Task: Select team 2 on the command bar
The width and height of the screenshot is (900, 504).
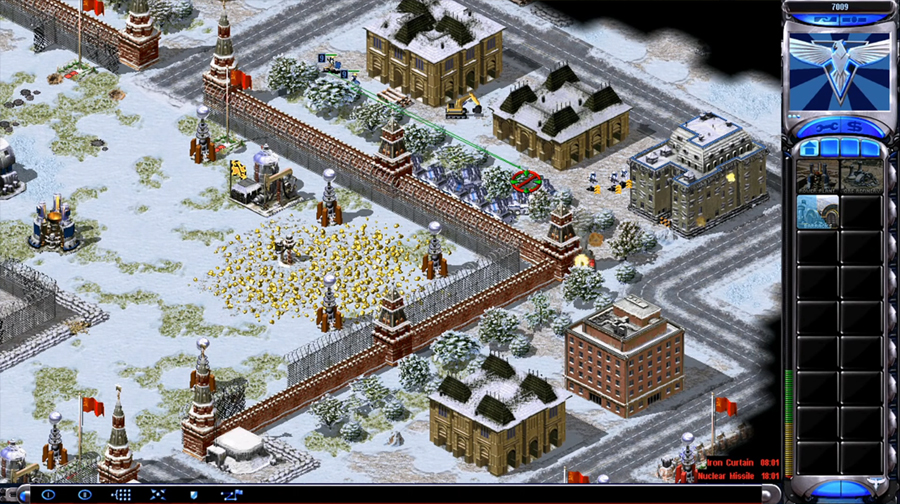Action: coord(85,495)
